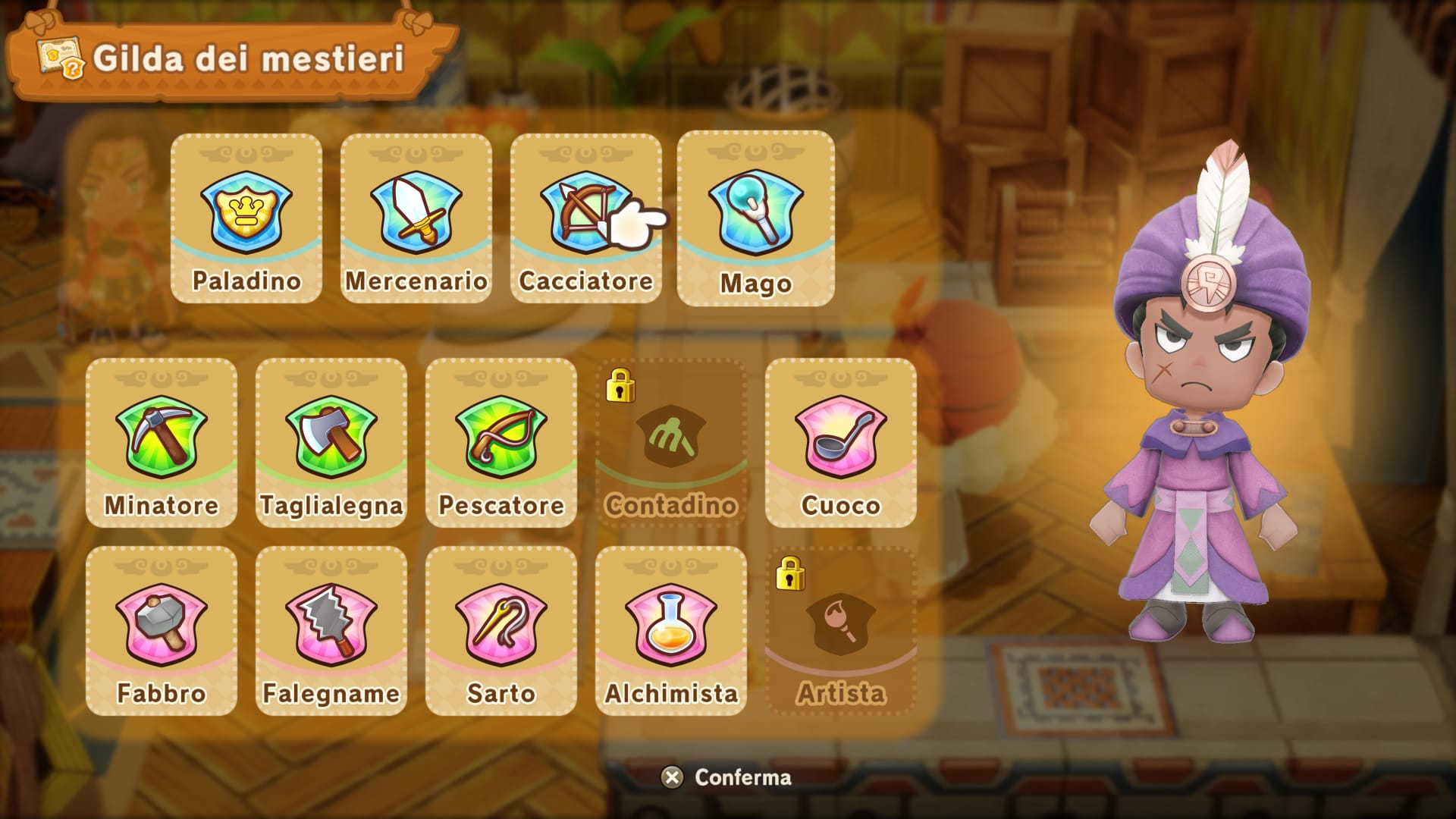Choose the Cuoco ladle job
1456x819 pixels.
[841, 443]
